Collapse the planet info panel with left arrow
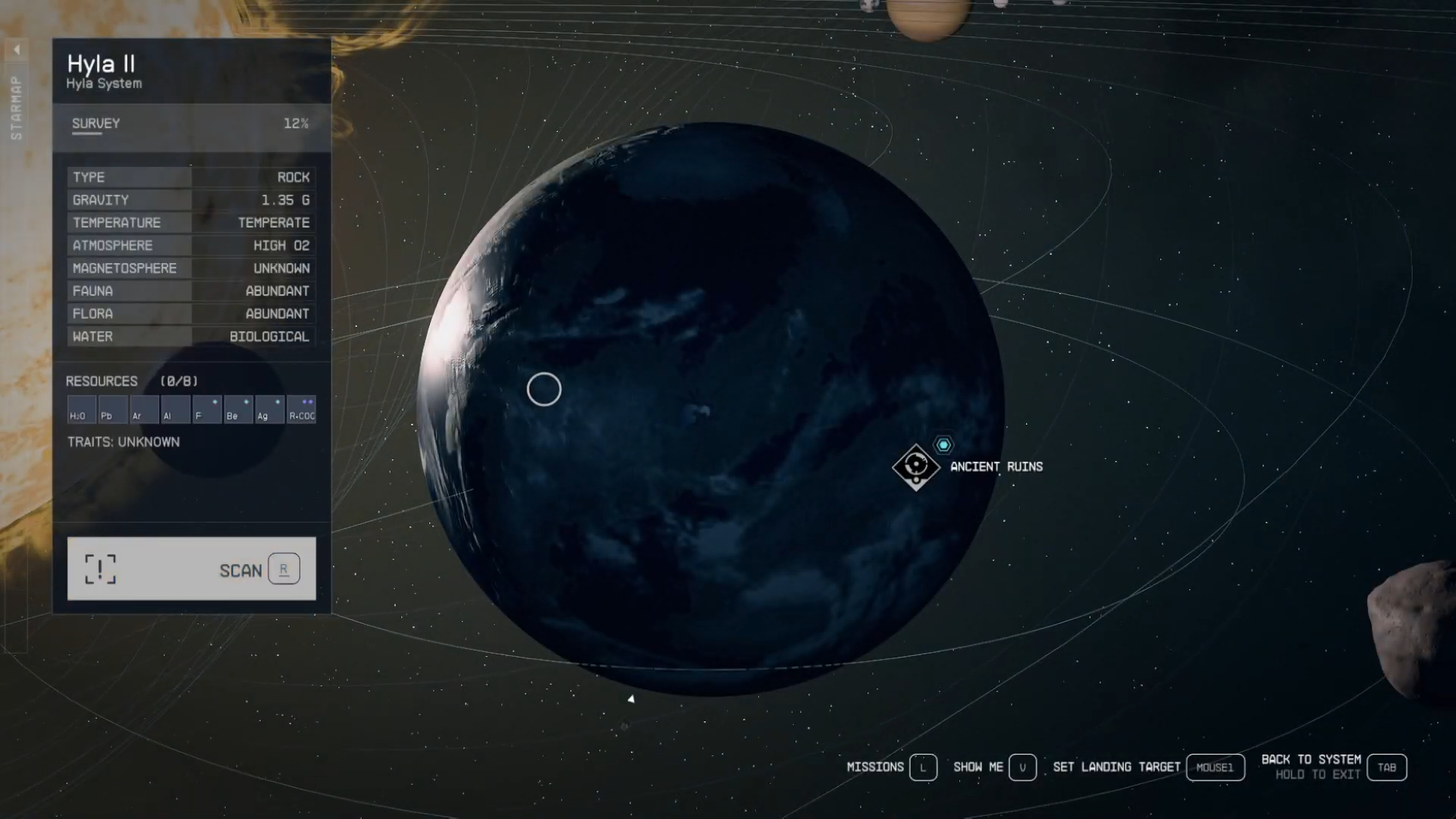The width and height of the screenshot is (1456, 819). tap(16, 49)
